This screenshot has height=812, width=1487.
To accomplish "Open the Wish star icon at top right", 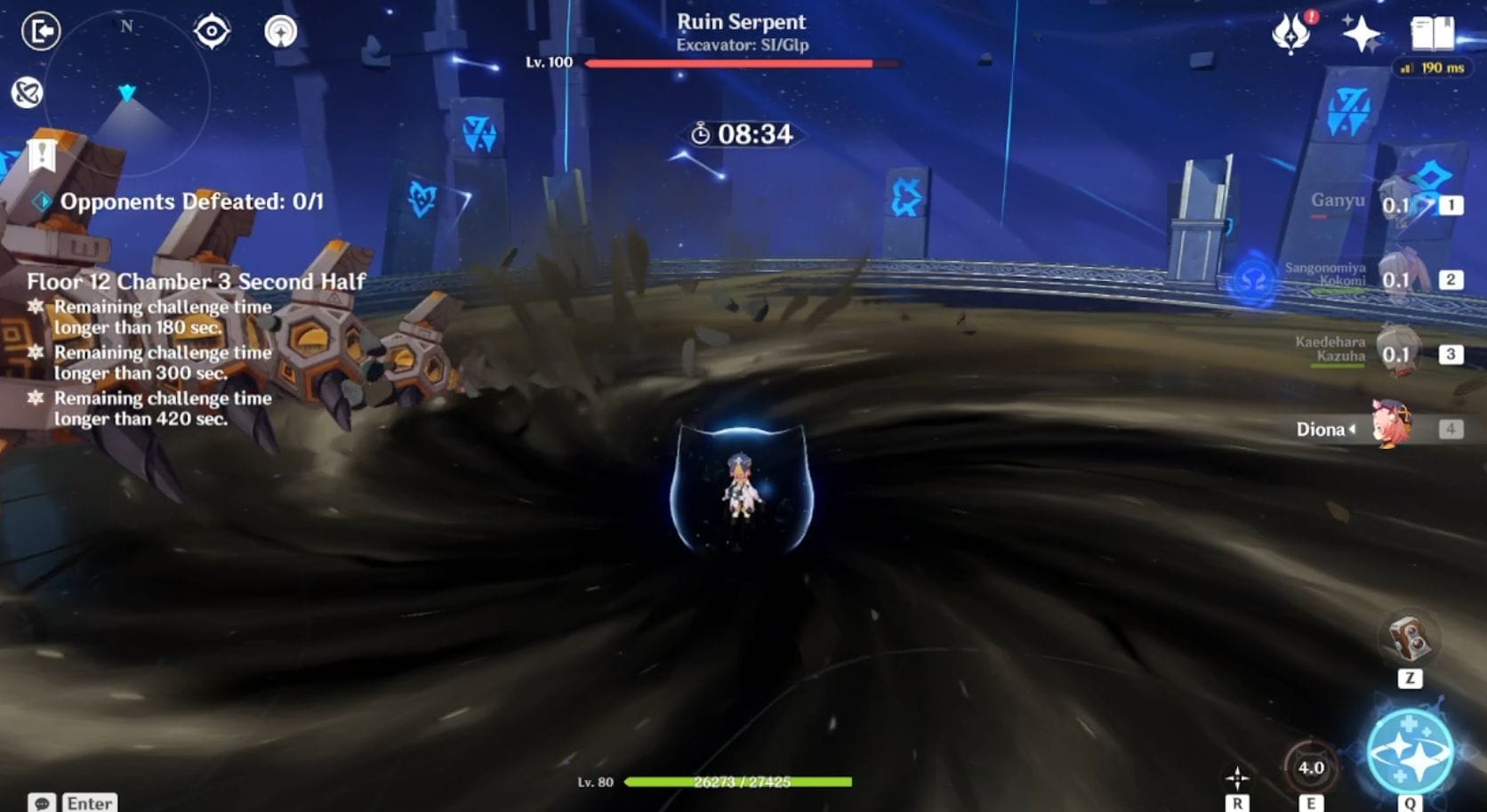I will [x=1362, y=32].
